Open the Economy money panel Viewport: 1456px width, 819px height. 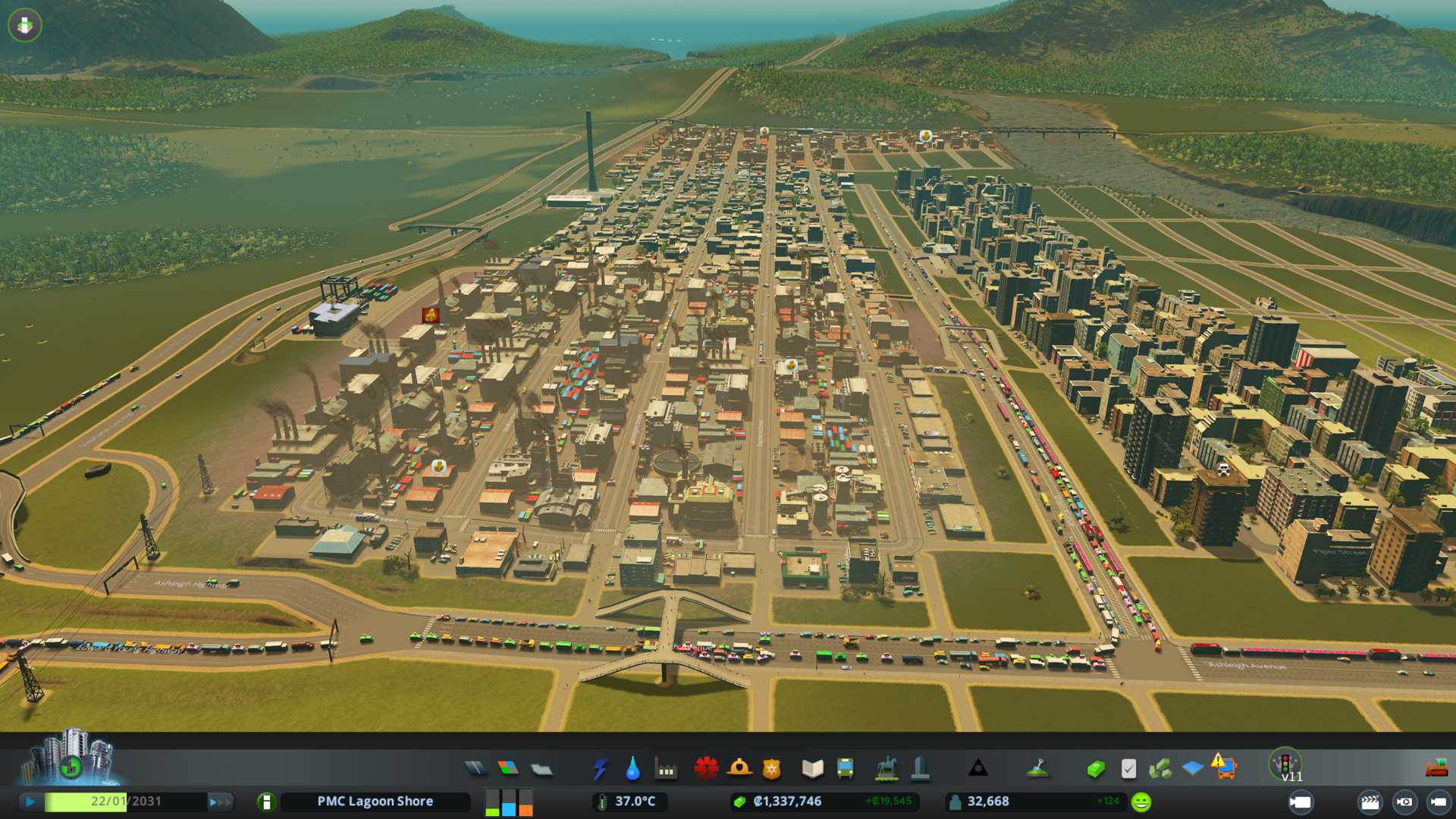[x=1095, y=769]
